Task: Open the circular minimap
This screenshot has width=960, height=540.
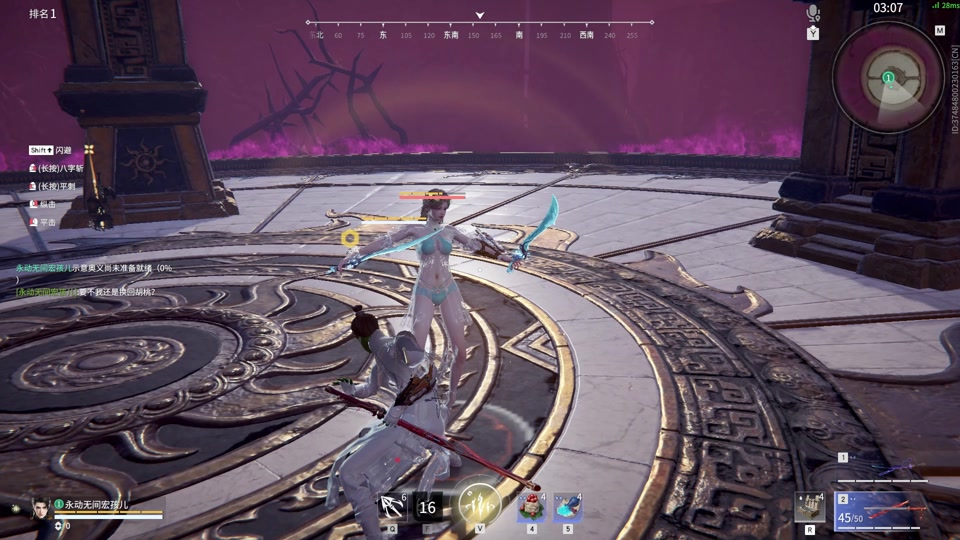Action: click(888, 76)
